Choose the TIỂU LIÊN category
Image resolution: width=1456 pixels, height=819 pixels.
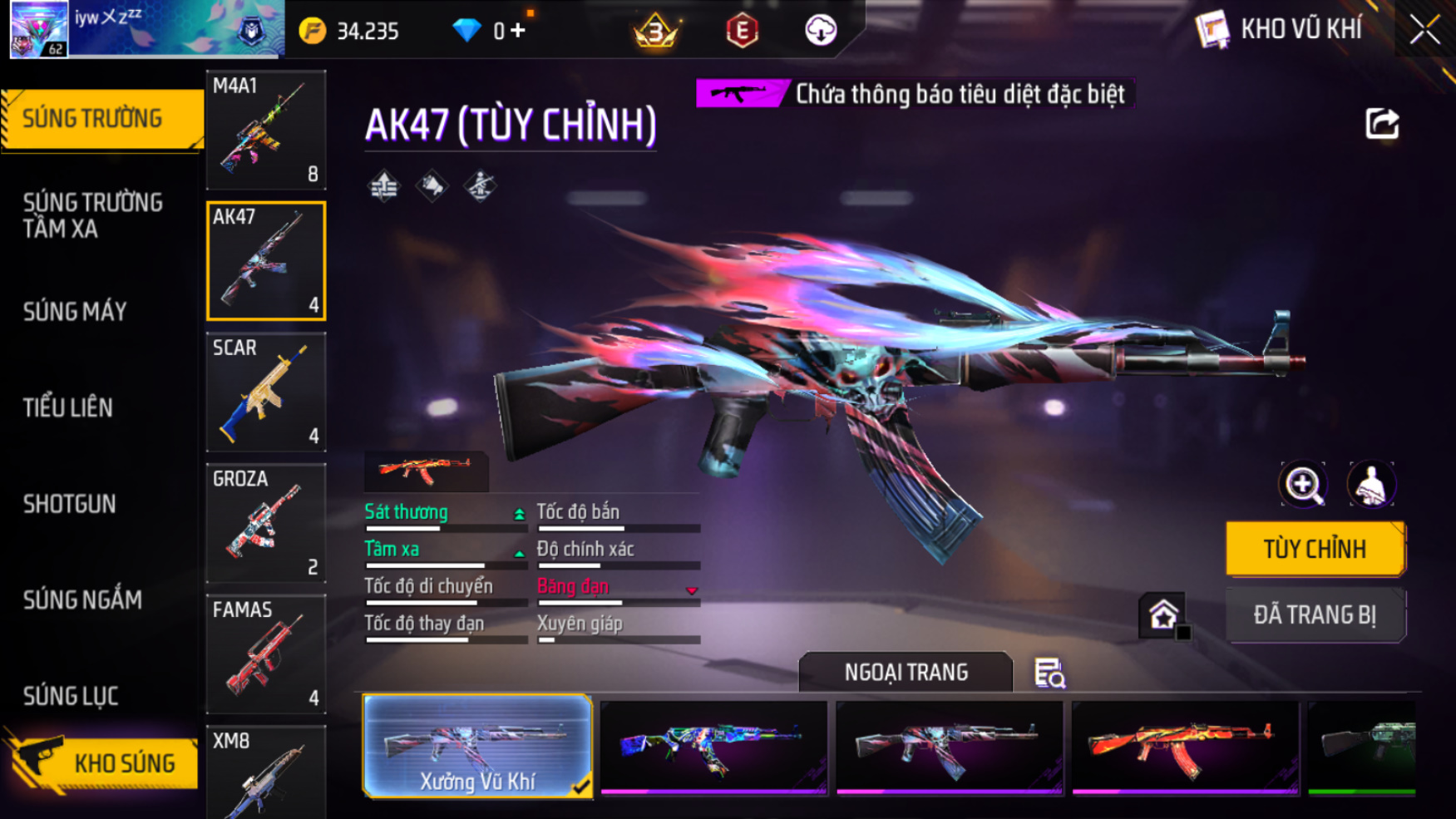tap(68, 407)
